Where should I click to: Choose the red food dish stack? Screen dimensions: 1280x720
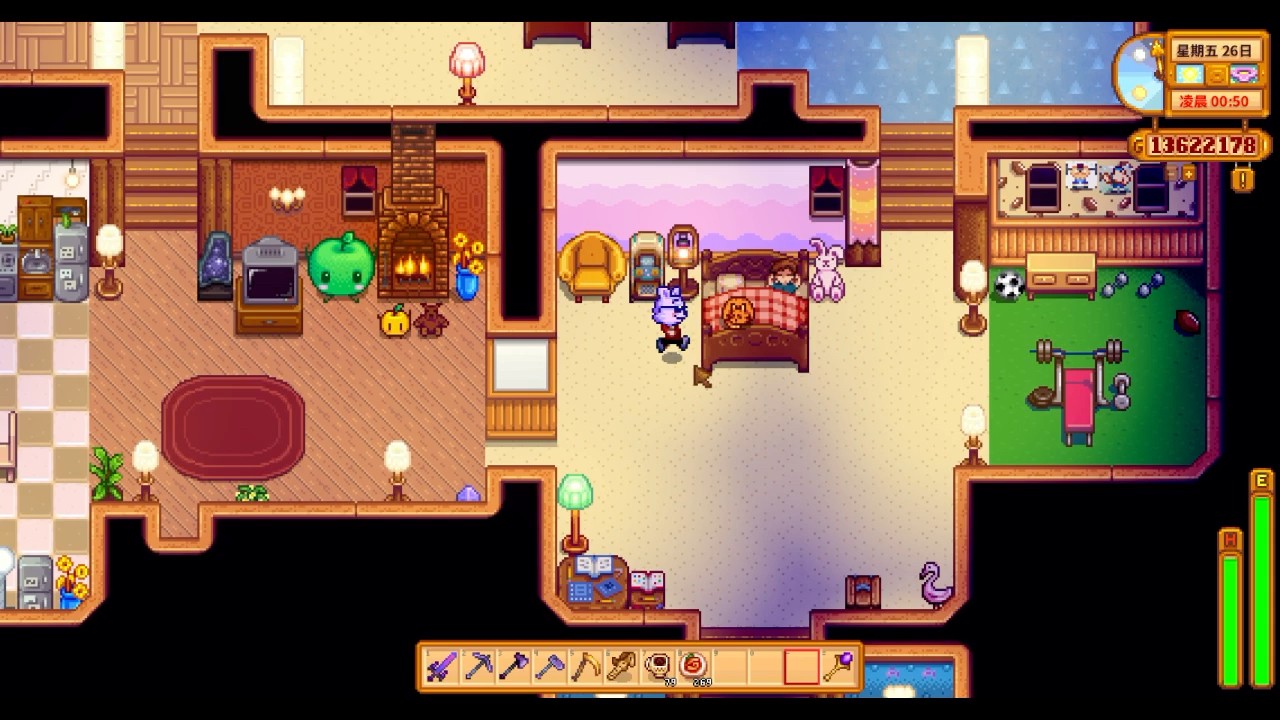694,666
